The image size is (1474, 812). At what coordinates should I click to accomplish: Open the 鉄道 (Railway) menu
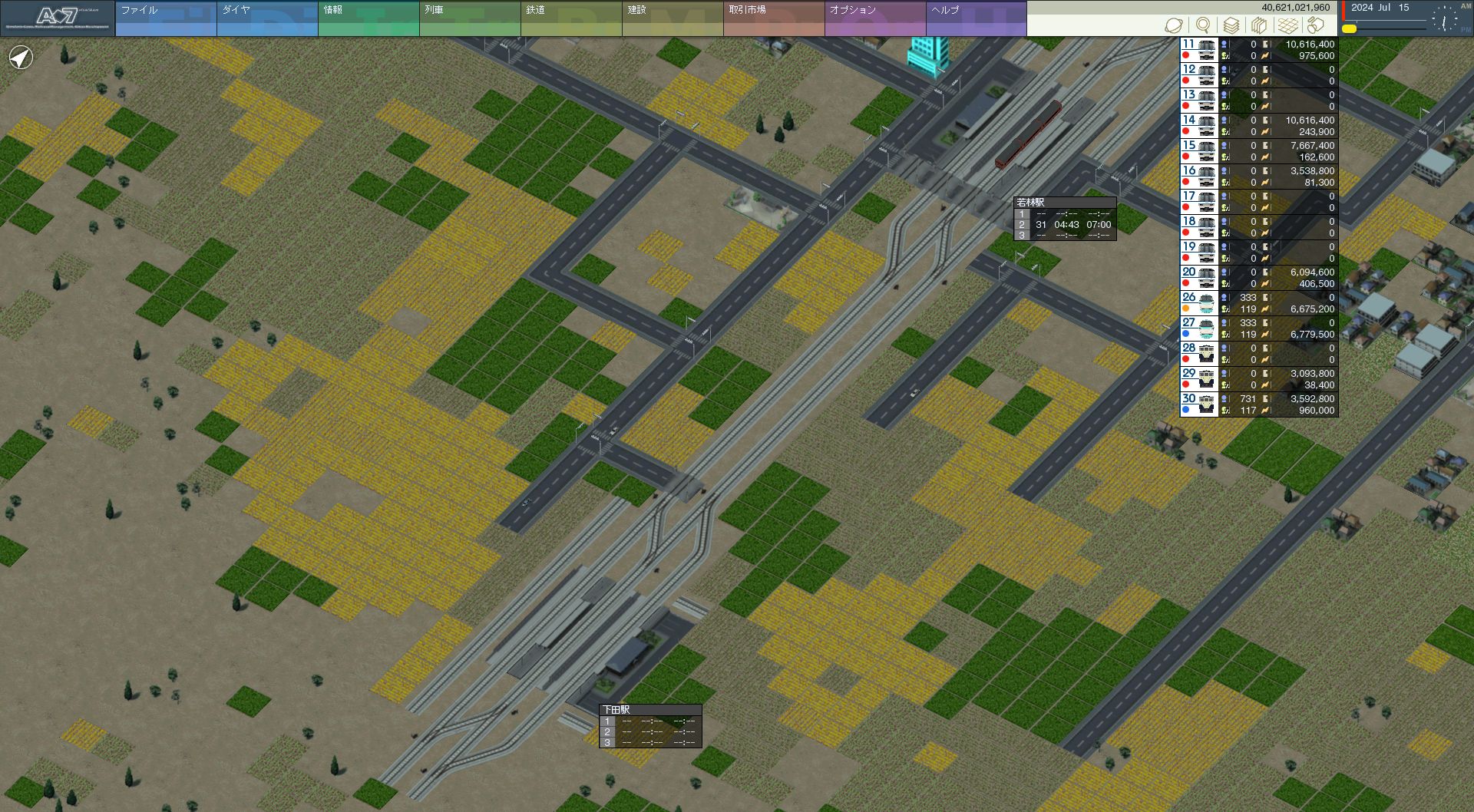571,18
